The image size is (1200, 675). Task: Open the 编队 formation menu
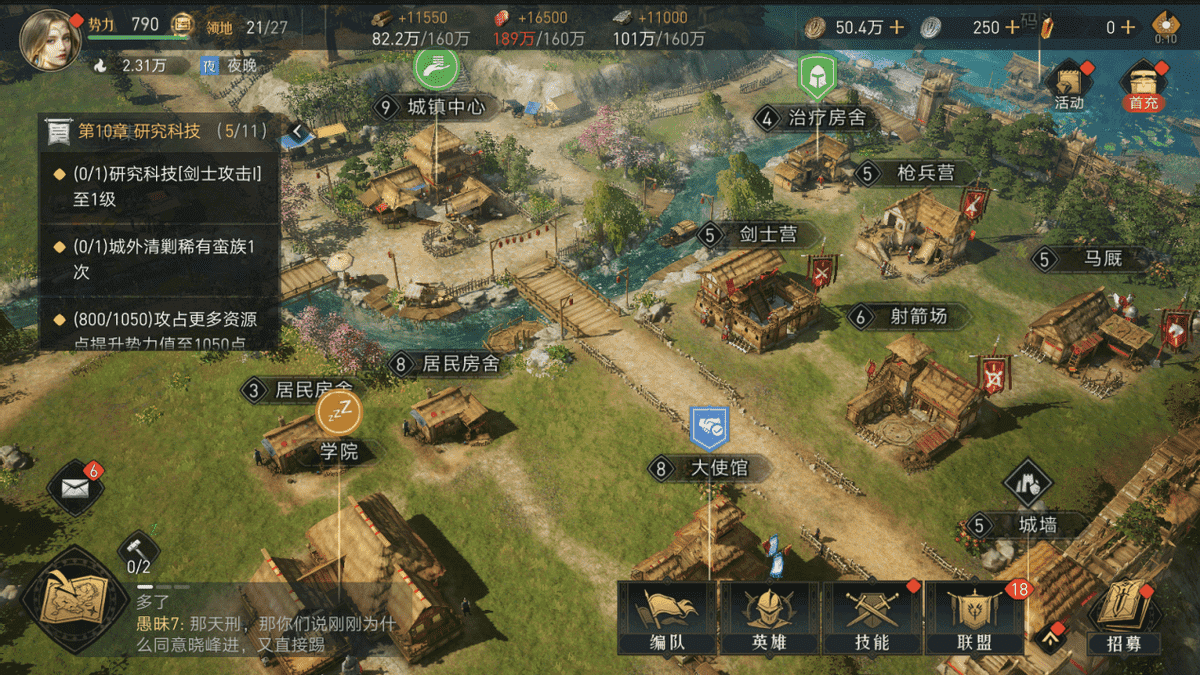(667, 619)
